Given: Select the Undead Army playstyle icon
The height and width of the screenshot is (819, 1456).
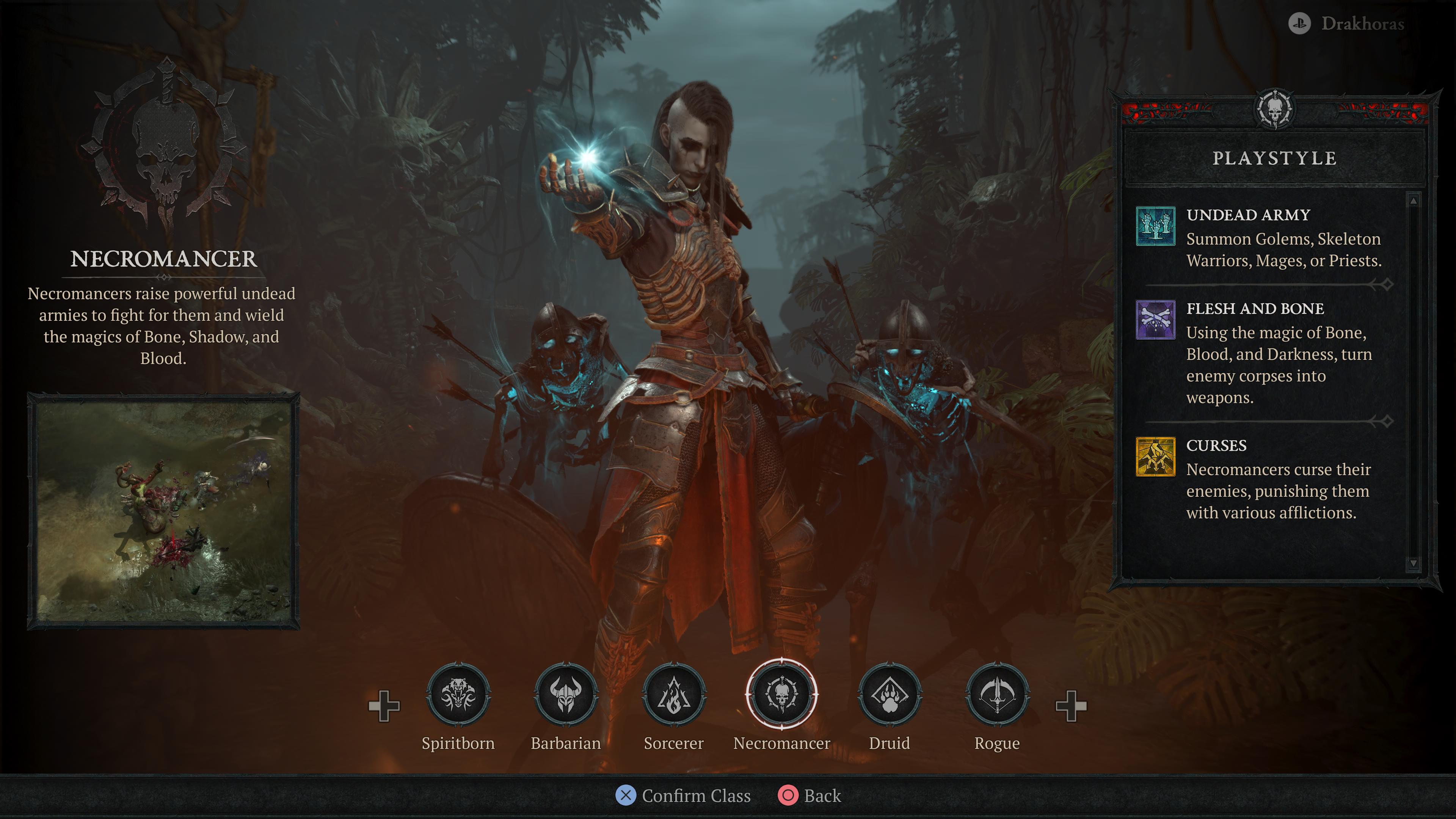Looking at the screenshot, I should 1155,226.
